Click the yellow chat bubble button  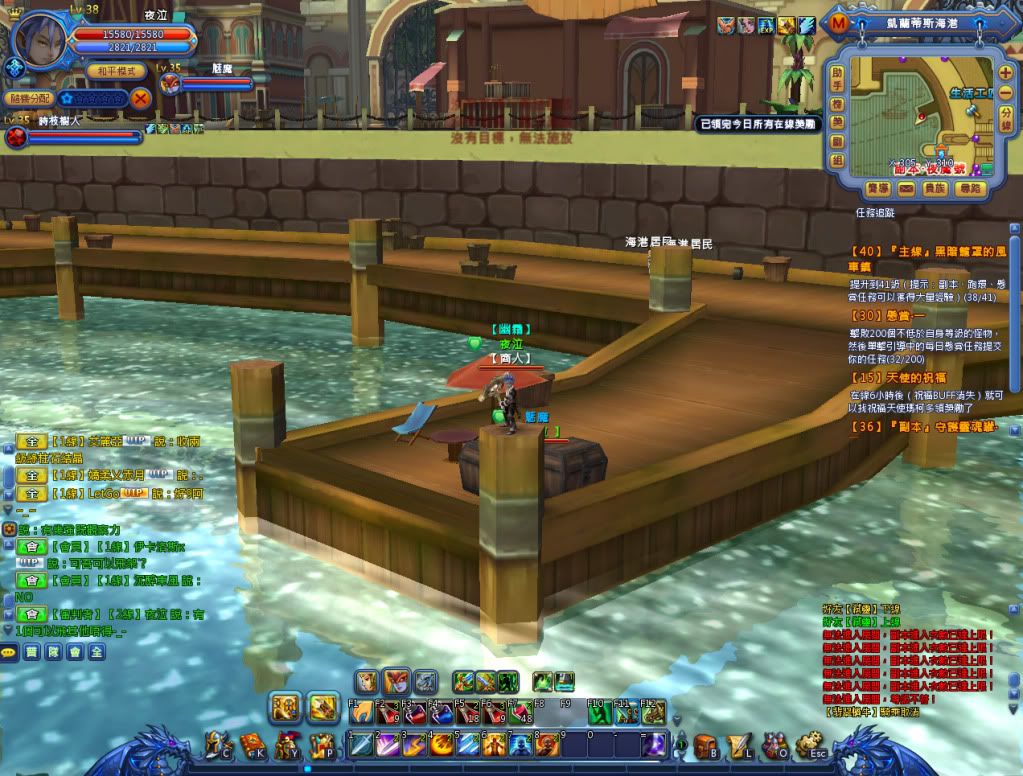coord(10,651)
